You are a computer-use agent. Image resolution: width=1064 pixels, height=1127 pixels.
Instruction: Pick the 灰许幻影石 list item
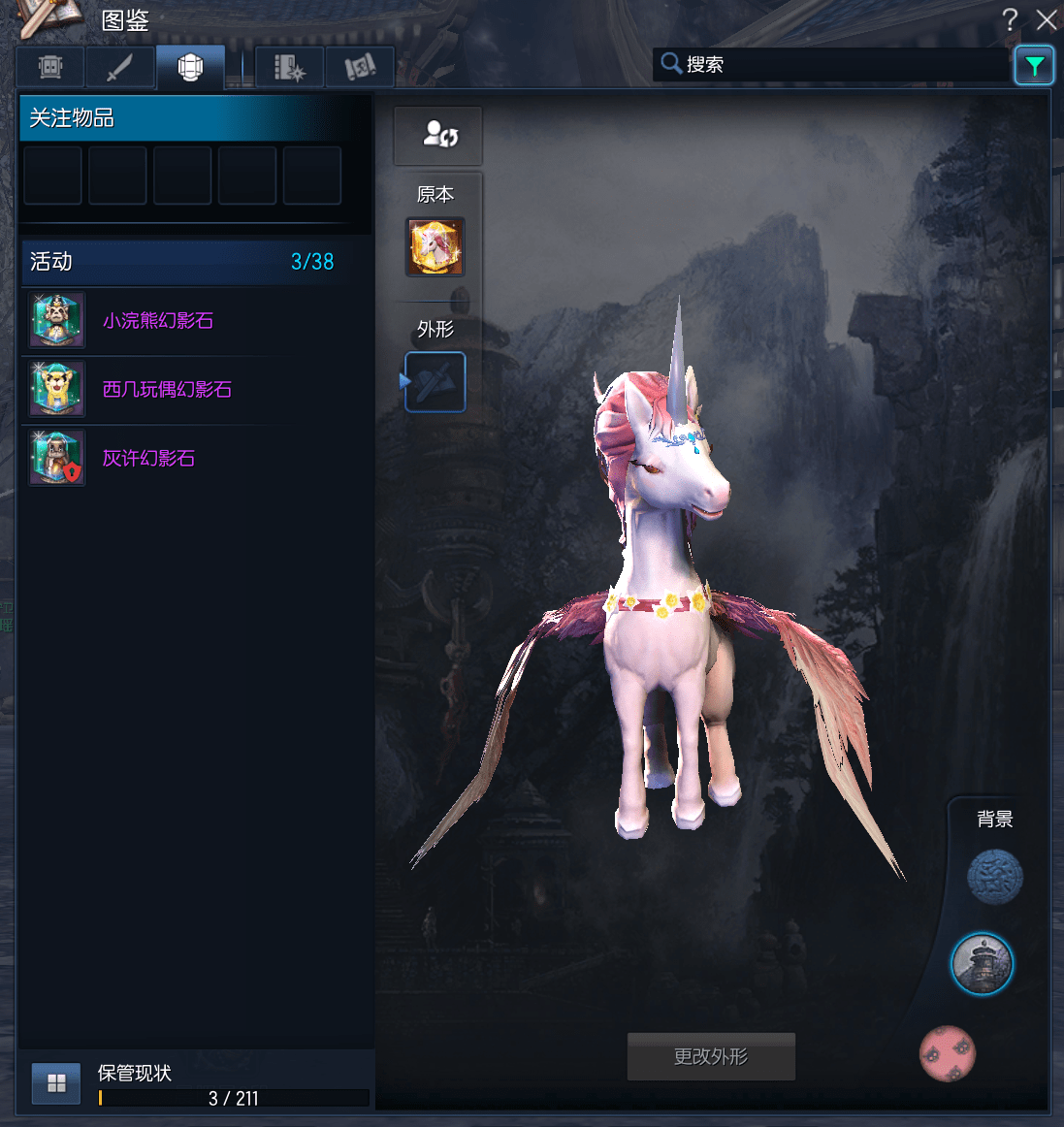pyautogui.click(x=148, y=459)
